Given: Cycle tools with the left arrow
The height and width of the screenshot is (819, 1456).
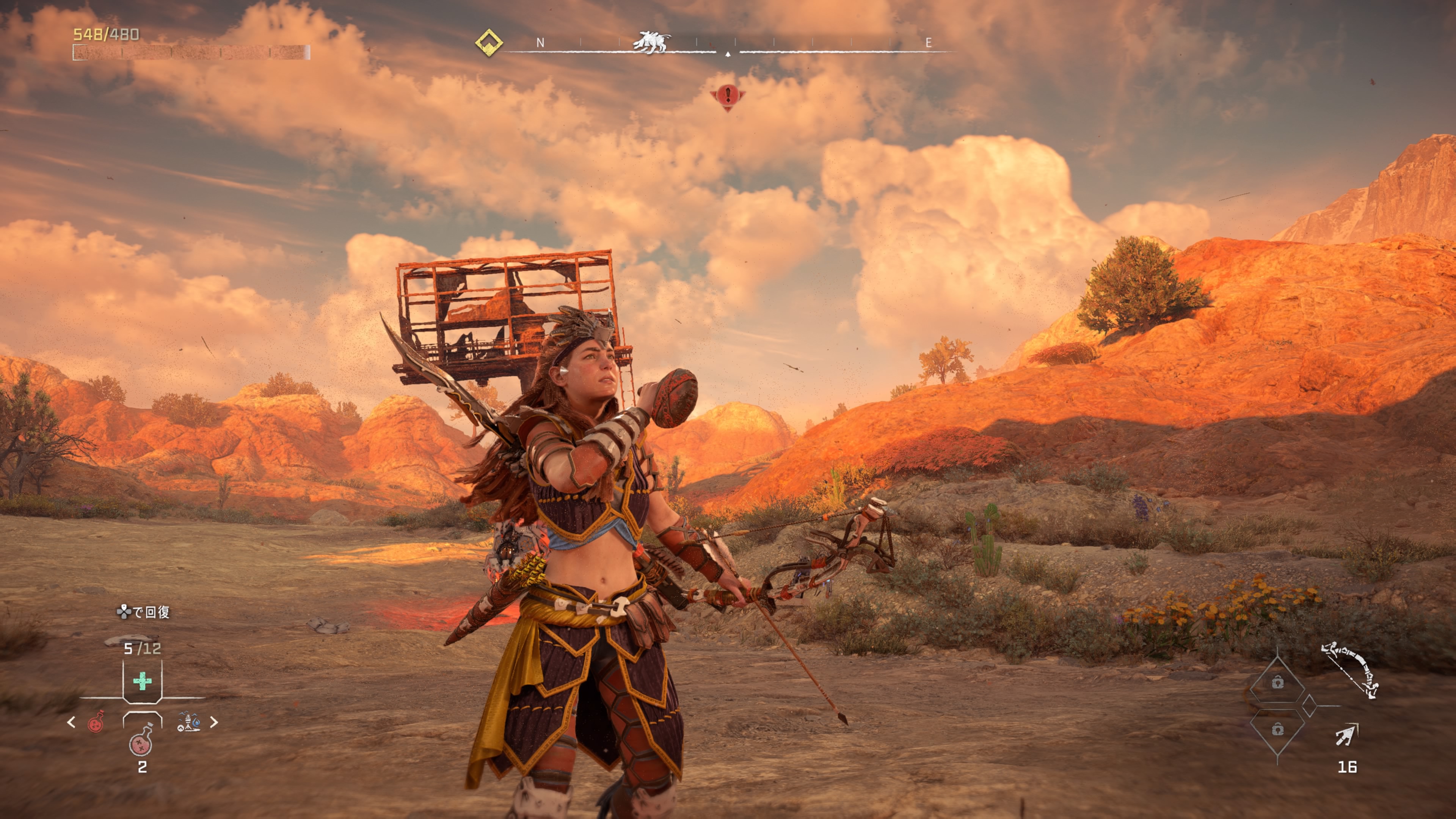Looking at the screenshot, I should (71, 722).
